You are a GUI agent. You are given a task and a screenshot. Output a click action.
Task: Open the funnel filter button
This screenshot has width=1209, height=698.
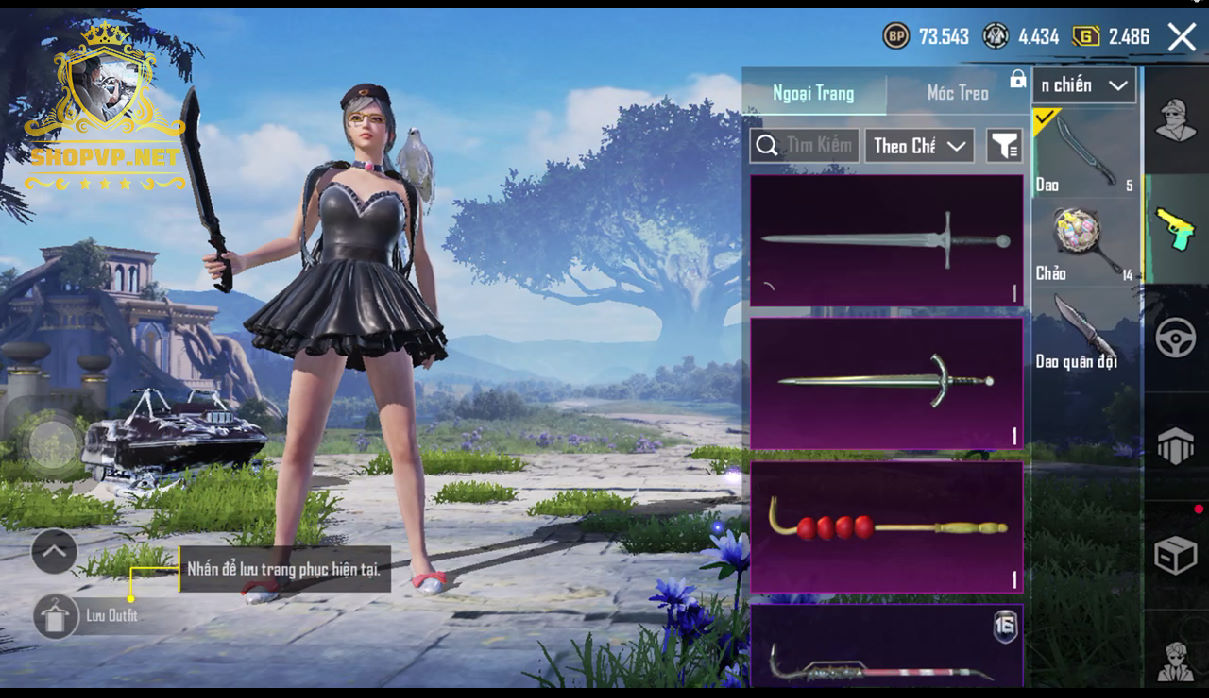click(1004, 146)
